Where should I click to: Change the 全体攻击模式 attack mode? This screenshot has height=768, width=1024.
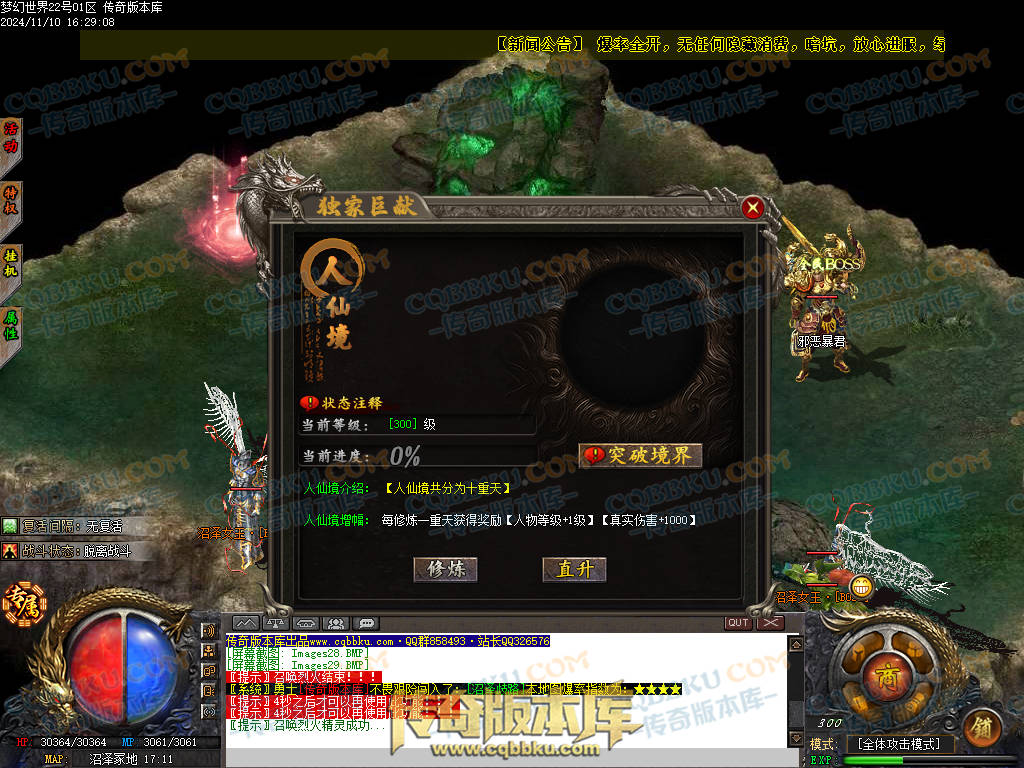pyautogui.click(x=900, y=744)
